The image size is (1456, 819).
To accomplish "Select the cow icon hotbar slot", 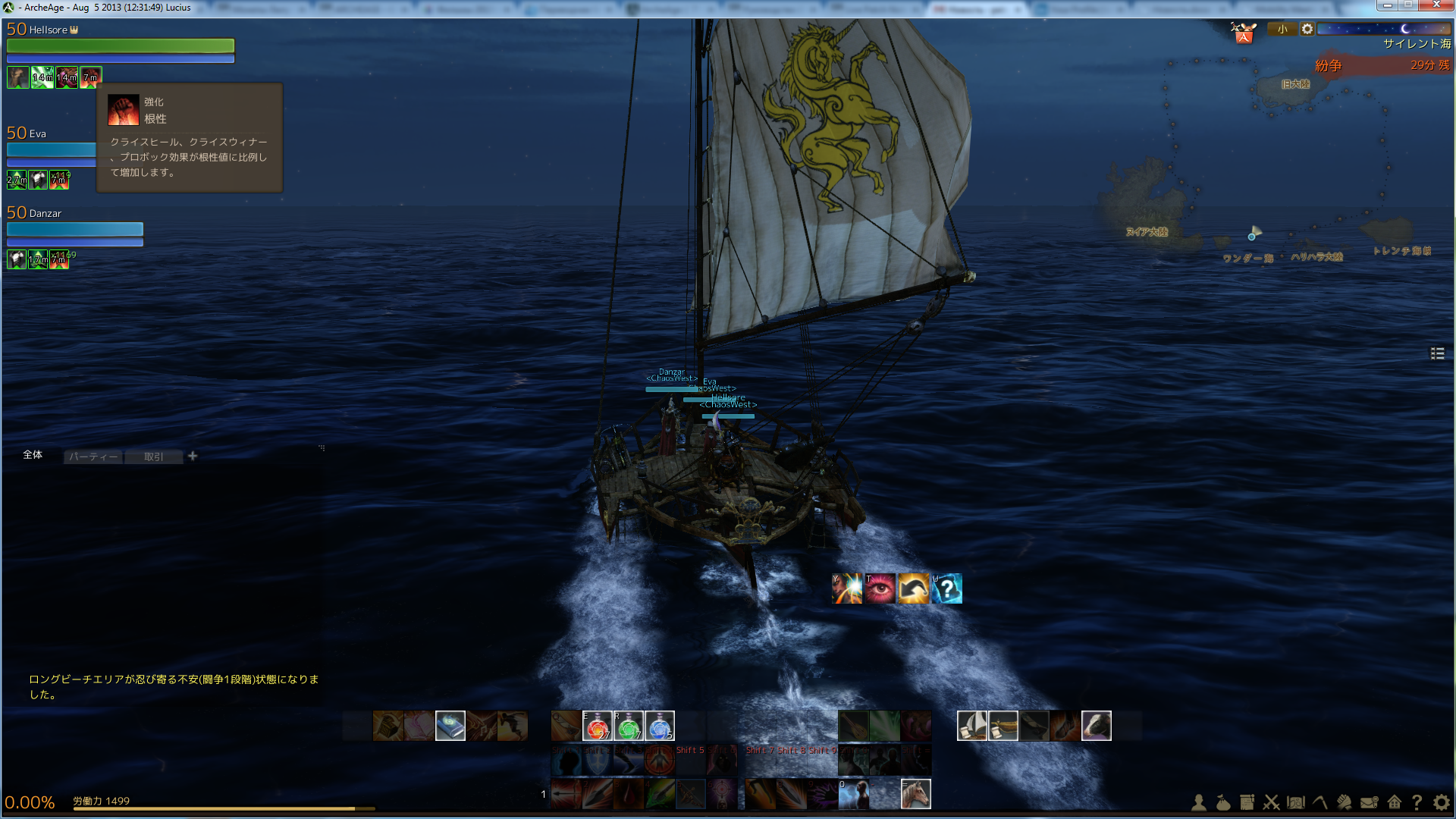I will [1096, 726].
